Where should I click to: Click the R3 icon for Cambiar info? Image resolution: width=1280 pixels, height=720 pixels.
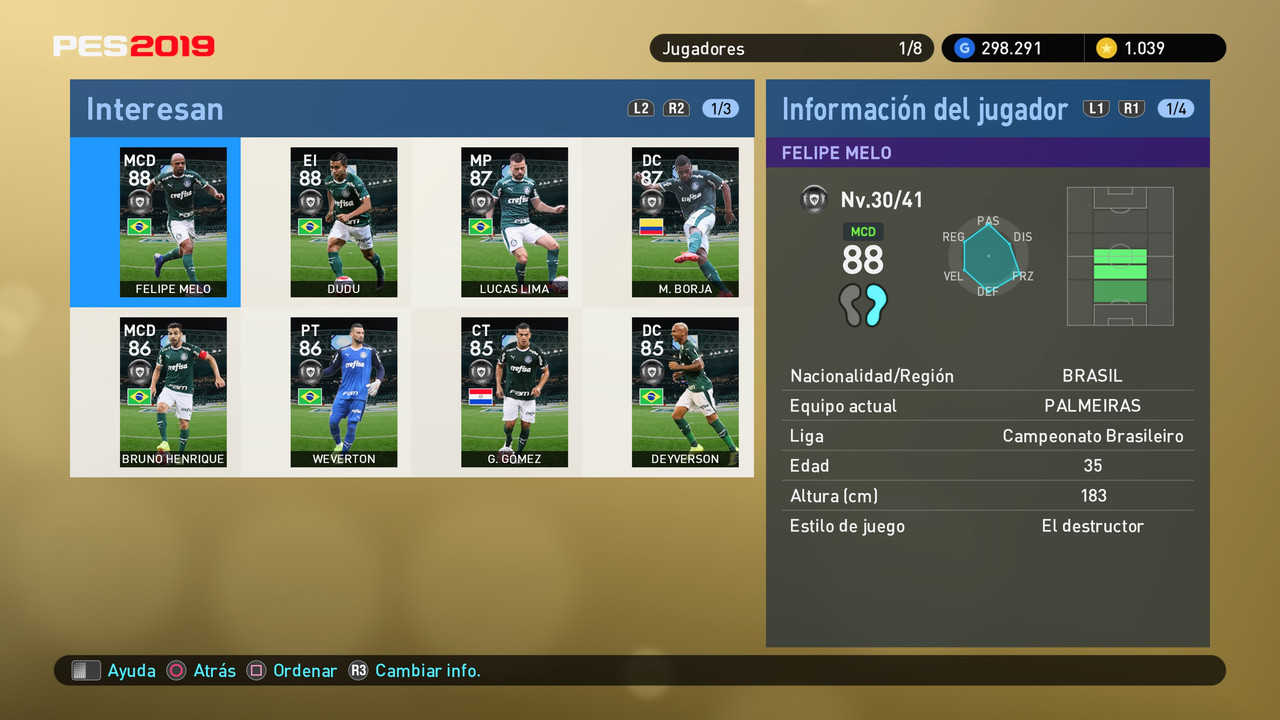coord(359,670)
